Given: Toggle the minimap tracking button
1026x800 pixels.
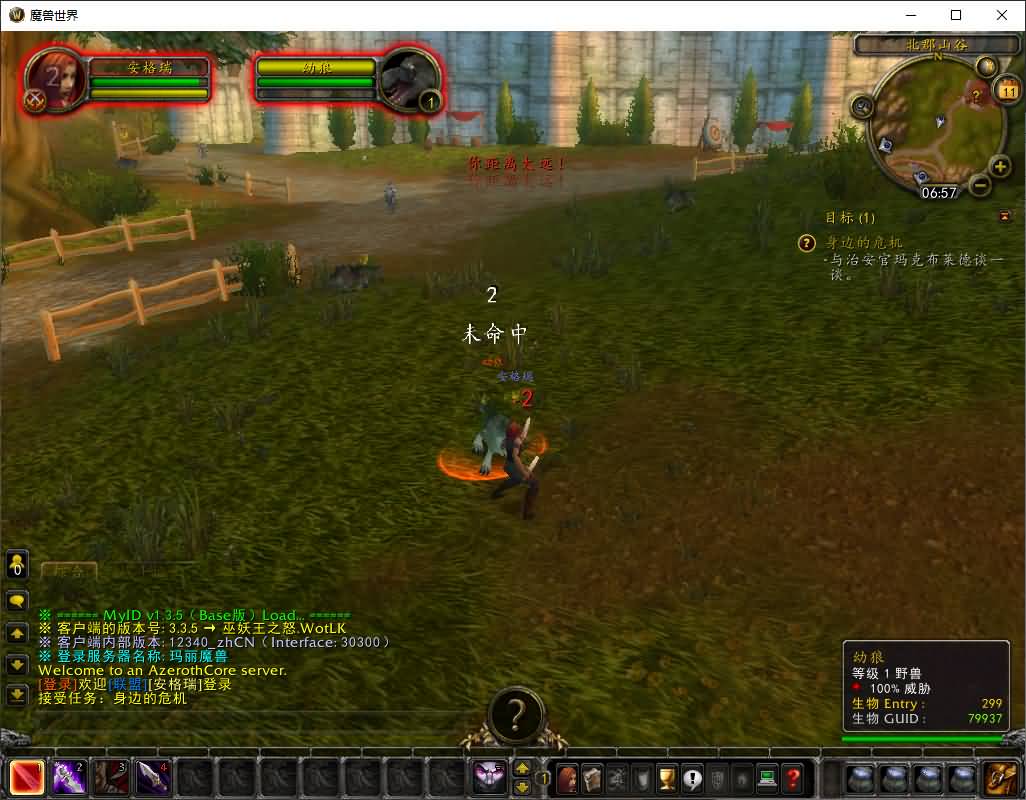Looking at the screenshot, I should (862, 105).
